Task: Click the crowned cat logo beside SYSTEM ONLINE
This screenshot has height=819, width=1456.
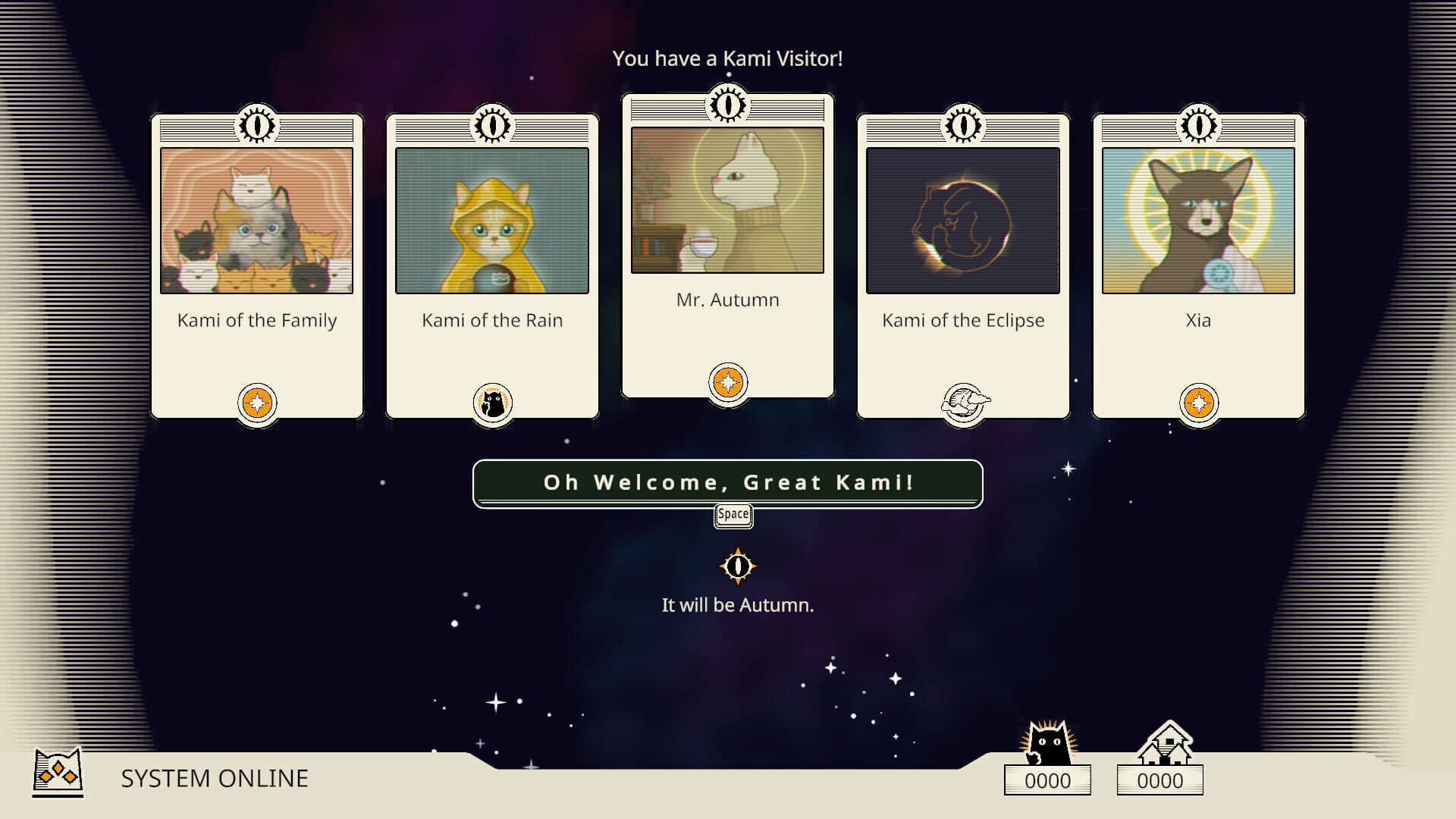Action: point(57,775)
